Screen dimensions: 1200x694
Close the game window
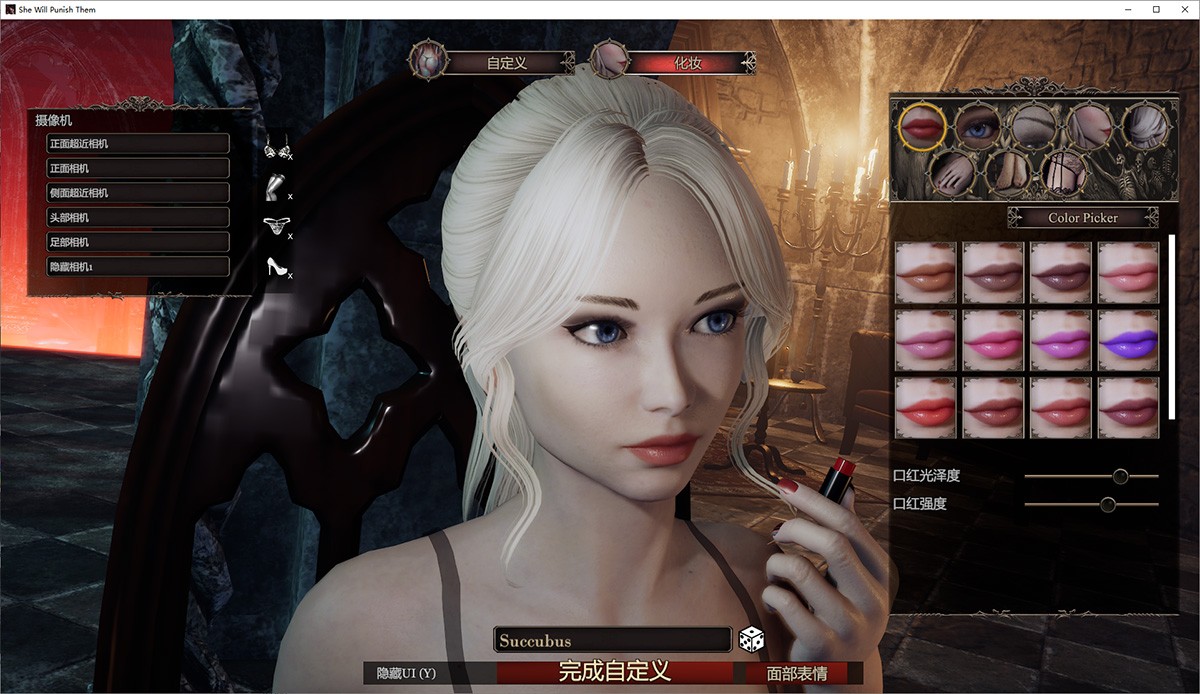coord(1182,9)
